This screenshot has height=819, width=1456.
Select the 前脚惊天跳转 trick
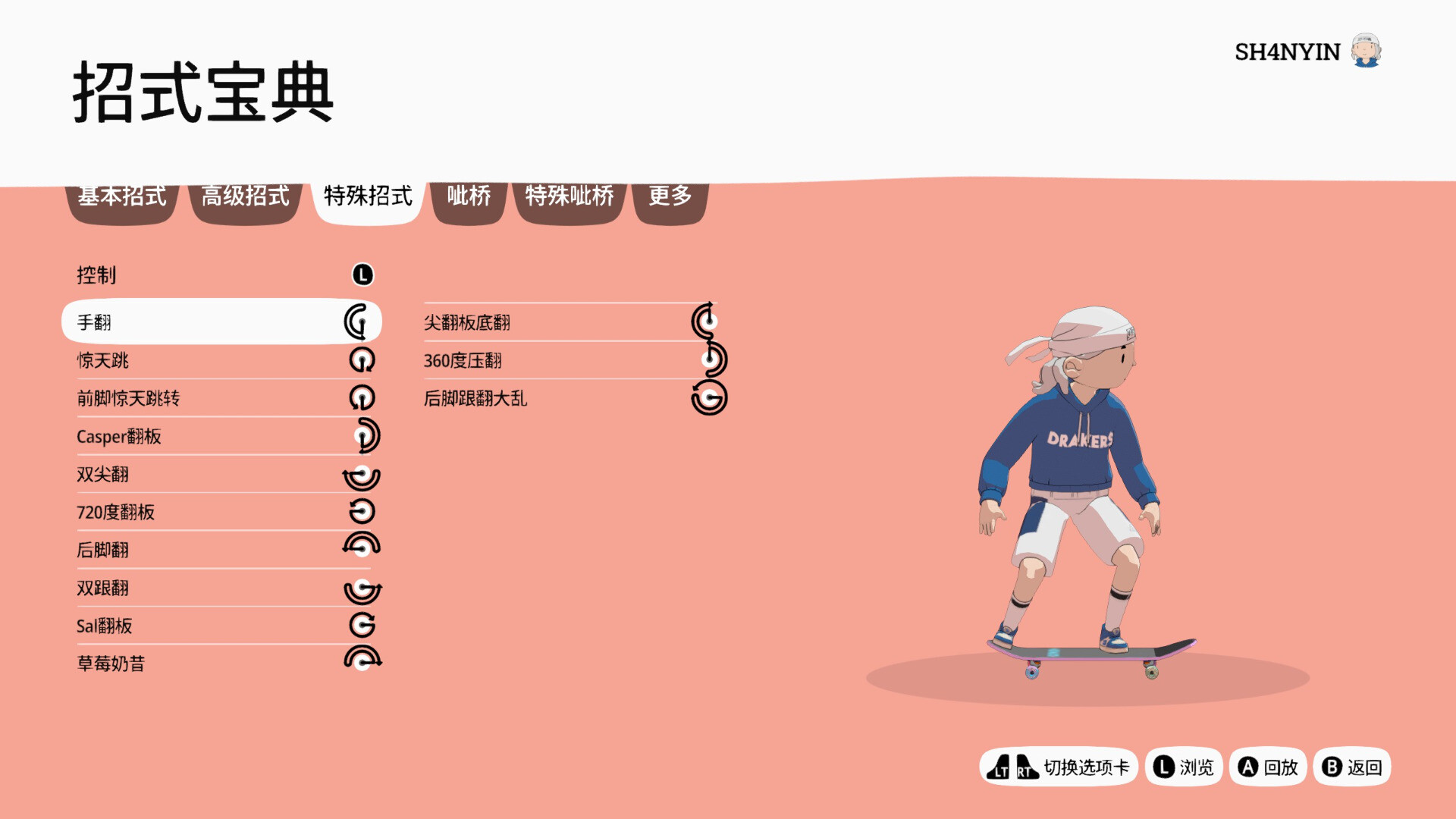point(221,398)
